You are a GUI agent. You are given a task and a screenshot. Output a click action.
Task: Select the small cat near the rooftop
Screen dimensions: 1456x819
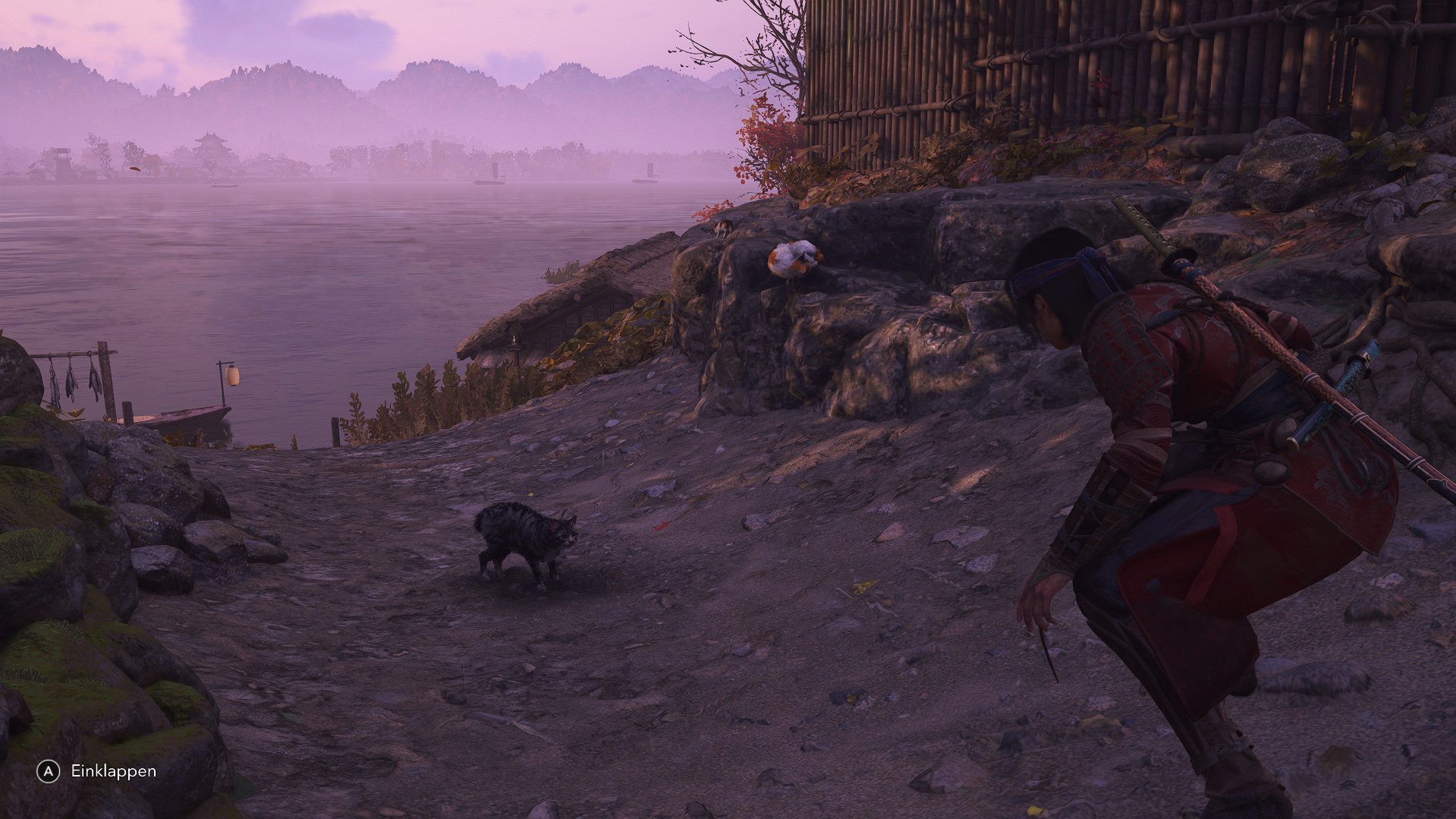(722, 228)
